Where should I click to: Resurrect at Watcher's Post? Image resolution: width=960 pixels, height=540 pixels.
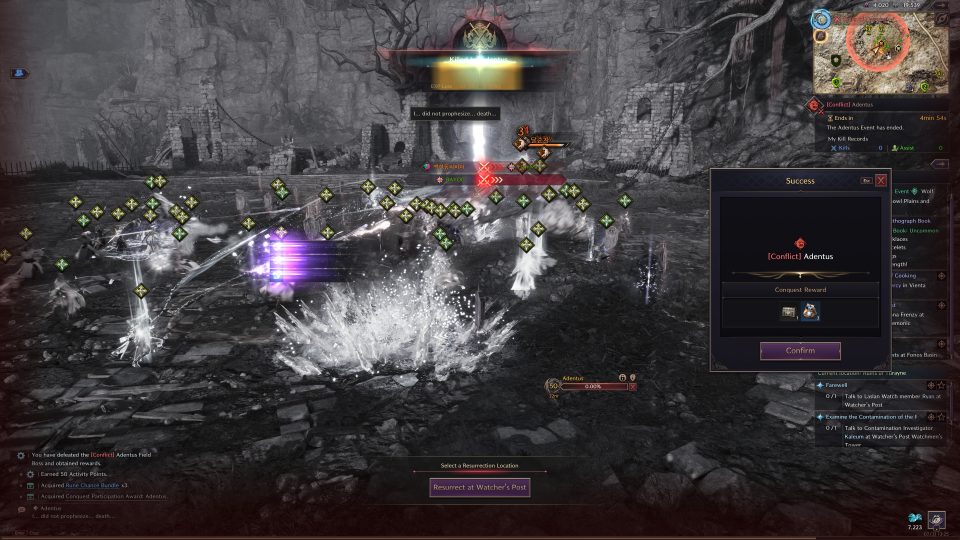pyautogui.click(x=479, y=488)
